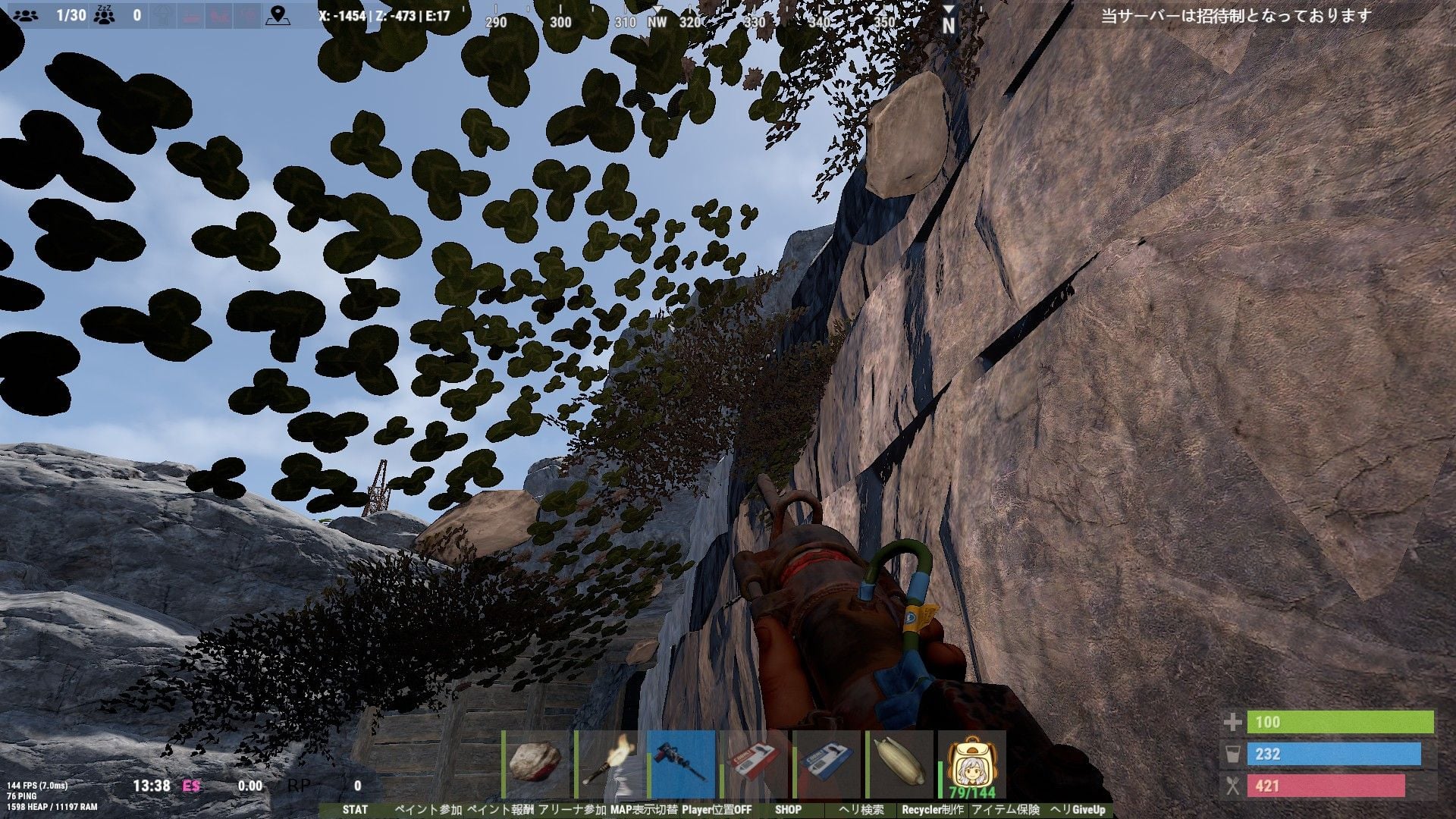Select the highlighted gun hotbar slot
Screen dimensions: 1456x819
[x=681, y=764]
